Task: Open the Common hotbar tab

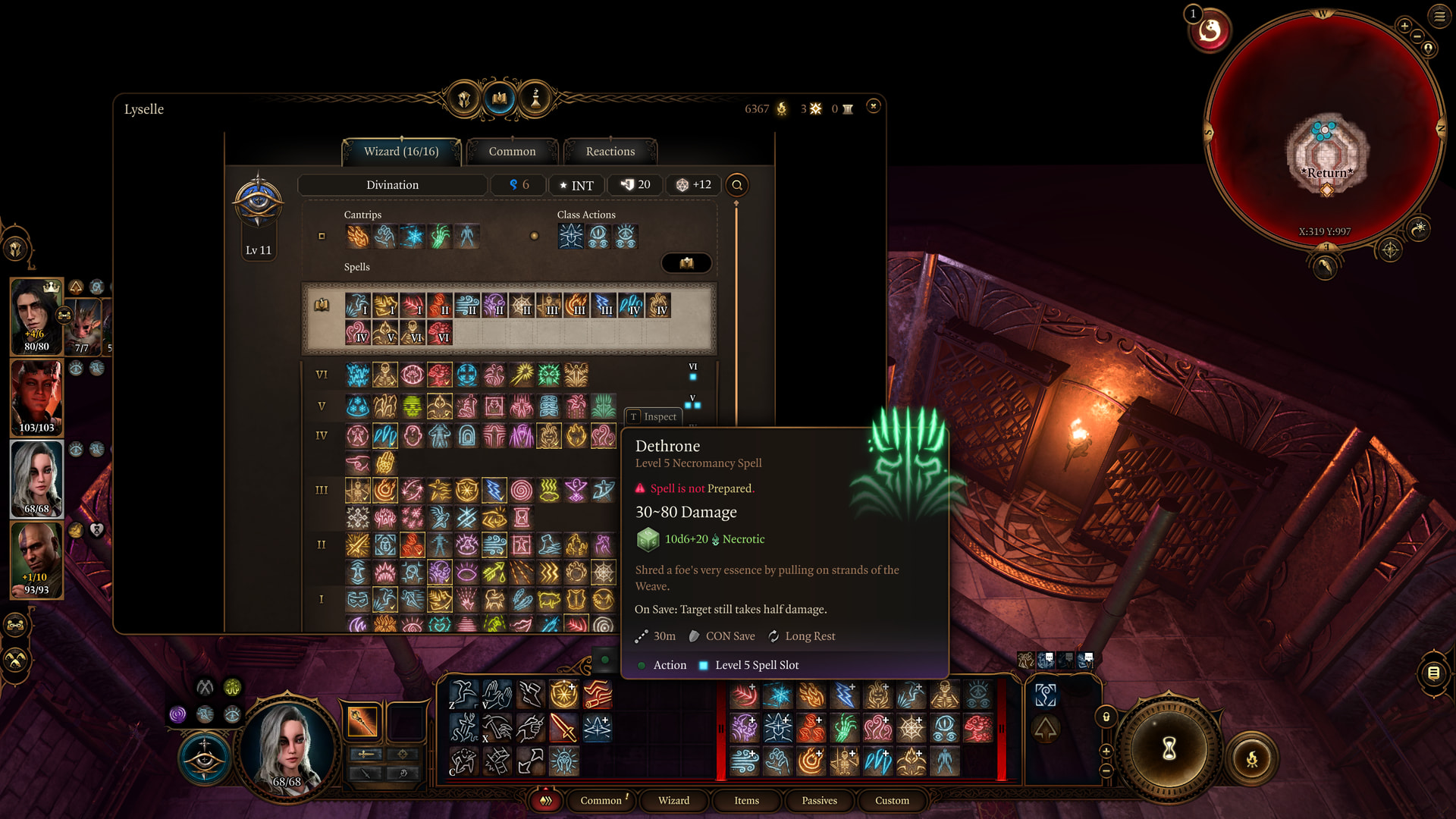Action: coord(601,801)
